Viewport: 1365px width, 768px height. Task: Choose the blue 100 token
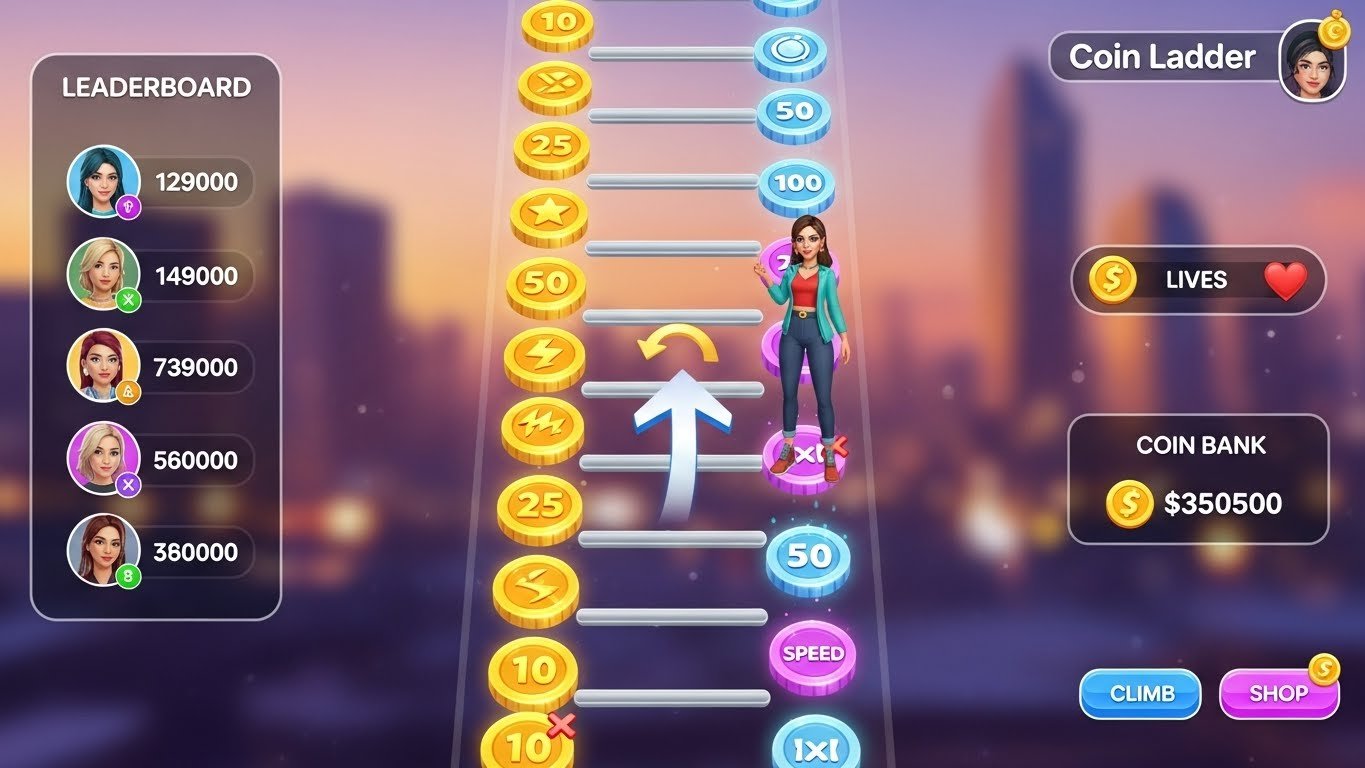[796, 184]
